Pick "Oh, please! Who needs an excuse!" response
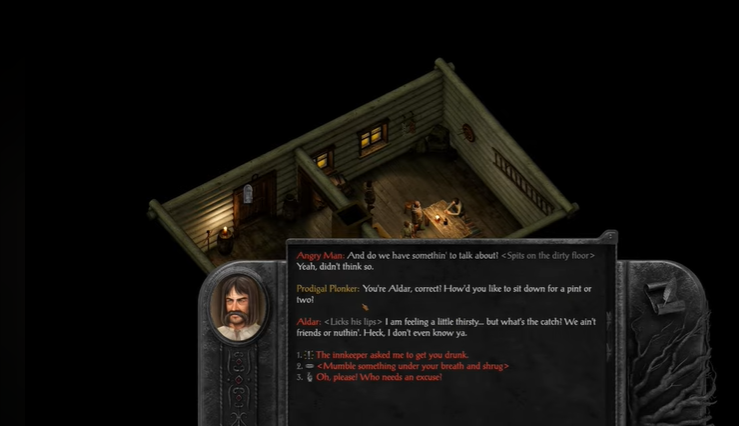The width and height of the screenshot is (739, 426). coord(378,377)
